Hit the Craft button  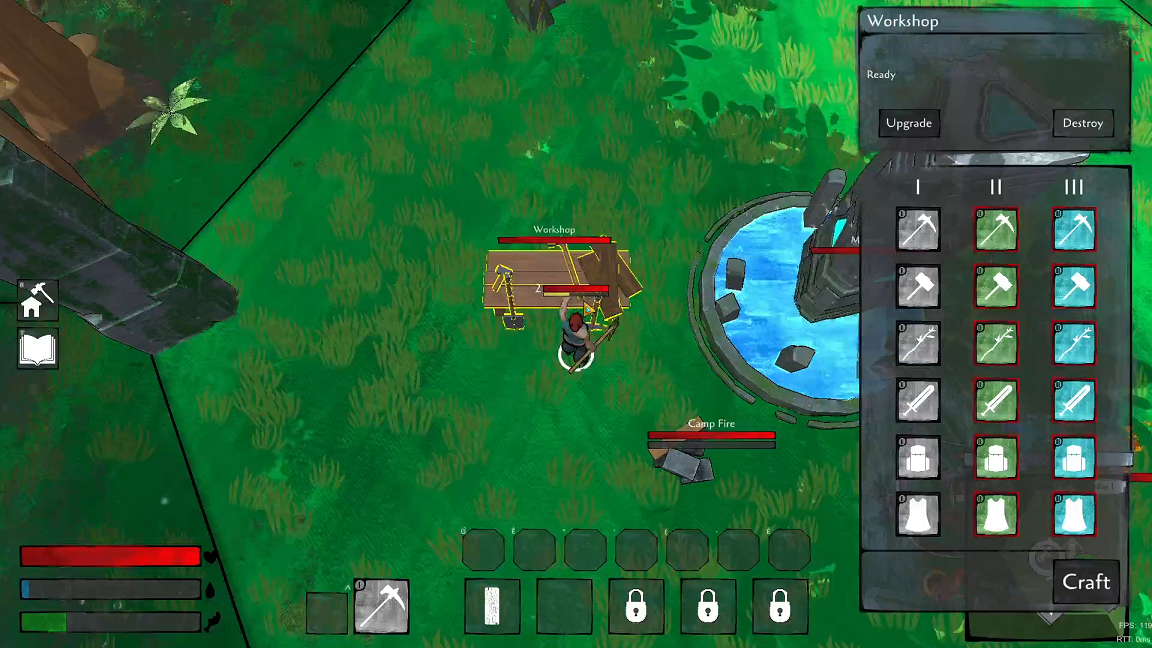(x=1086, y=582)
